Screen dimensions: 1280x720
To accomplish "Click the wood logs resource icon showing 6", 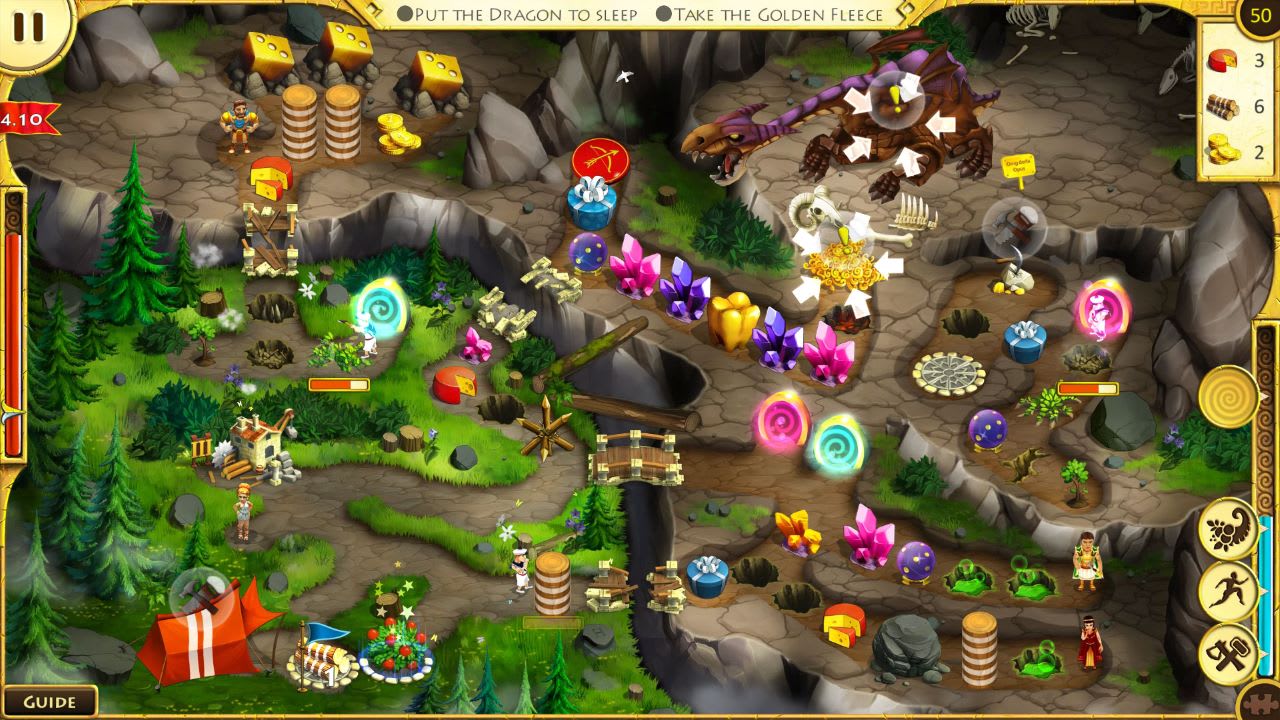I will pyautogui.click(x=1222, y=103).
